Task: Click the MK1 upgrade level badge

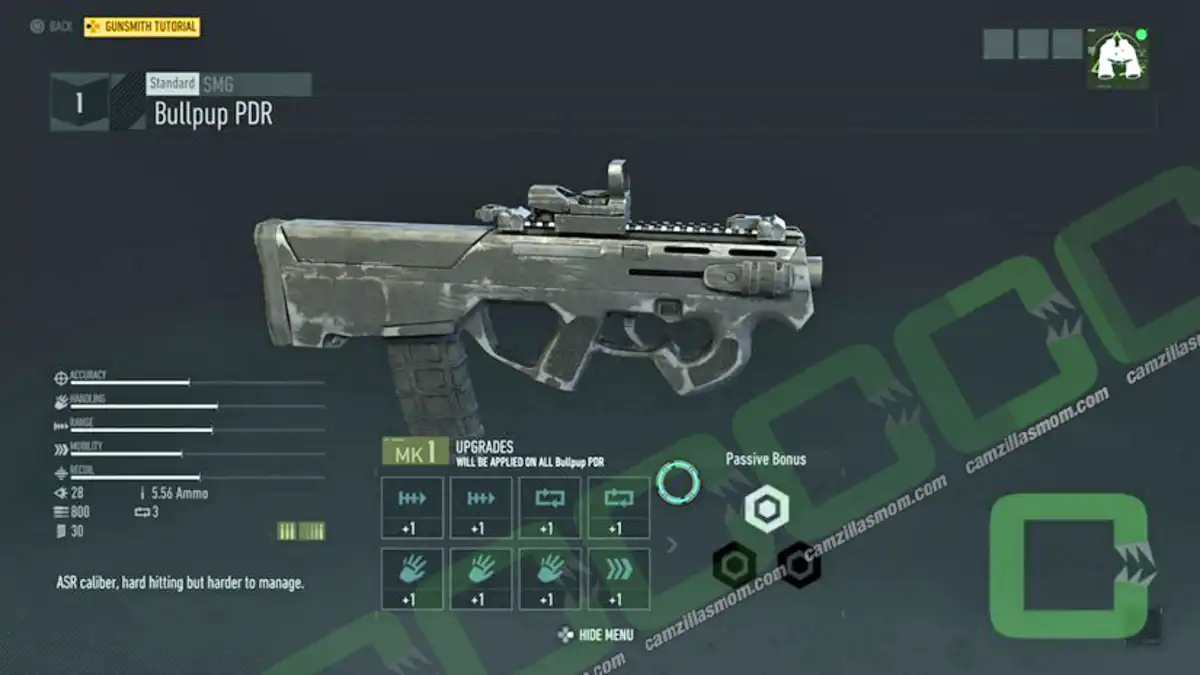Action: tap(414, 452)
